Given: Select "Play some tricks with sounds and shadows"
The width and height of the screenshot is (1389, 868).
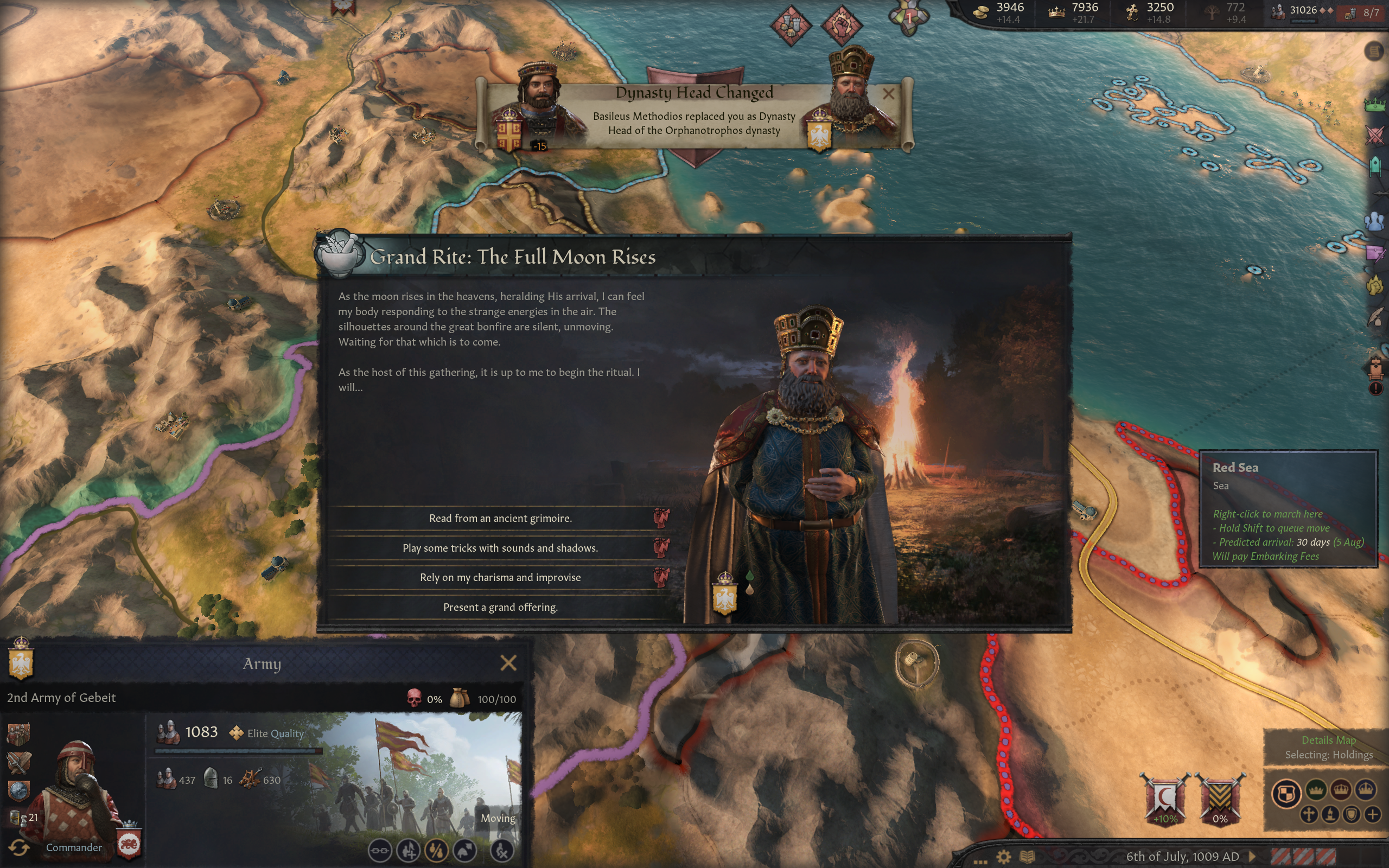Looking at the screenshot, I should (x=500, y=548).
